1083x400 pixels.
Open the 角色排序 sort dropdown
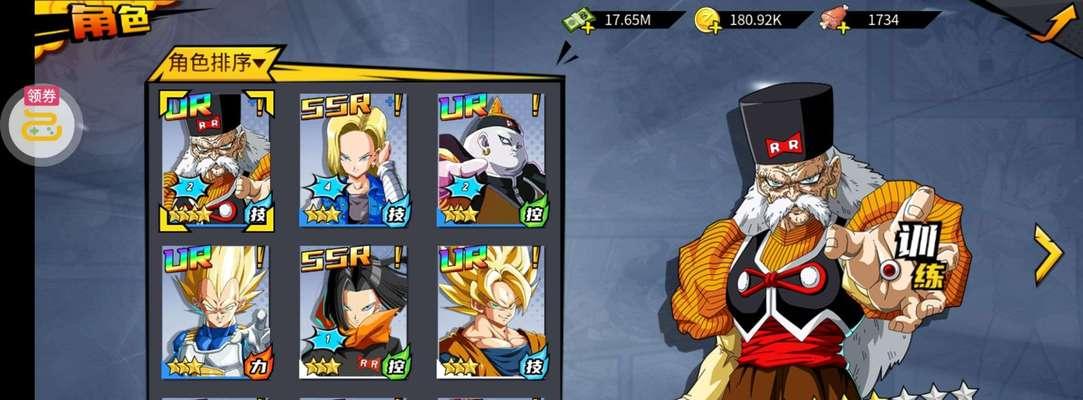click(217, 64)
